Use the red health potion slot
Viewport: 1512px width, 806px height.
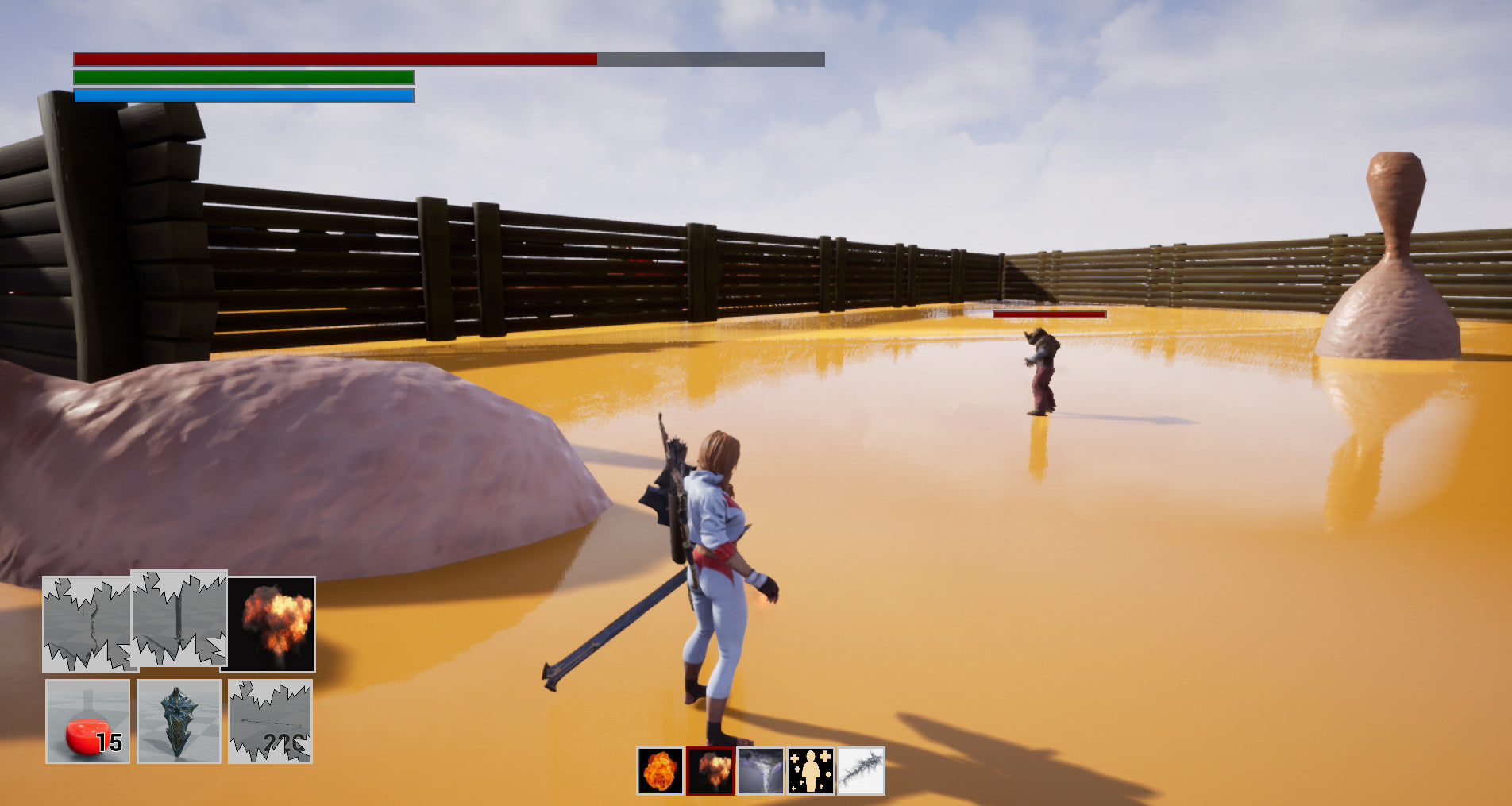pyautogui.click(x=87, y=721)
